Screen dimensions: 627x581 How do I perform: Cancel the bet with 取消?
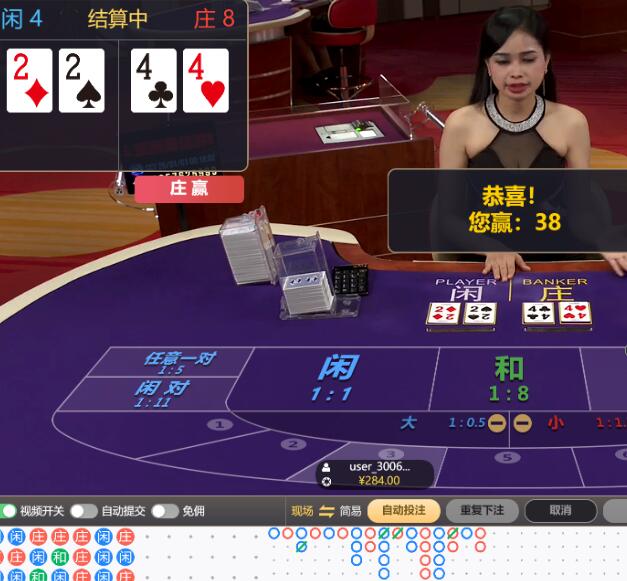point(560,511)
